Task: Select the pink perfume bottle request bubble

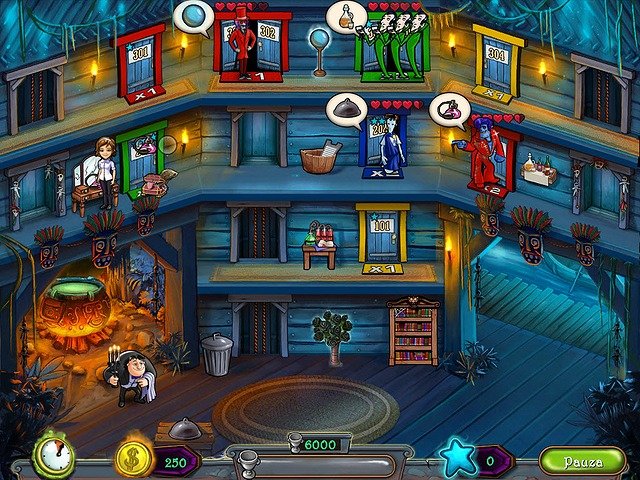Action: 449,108
